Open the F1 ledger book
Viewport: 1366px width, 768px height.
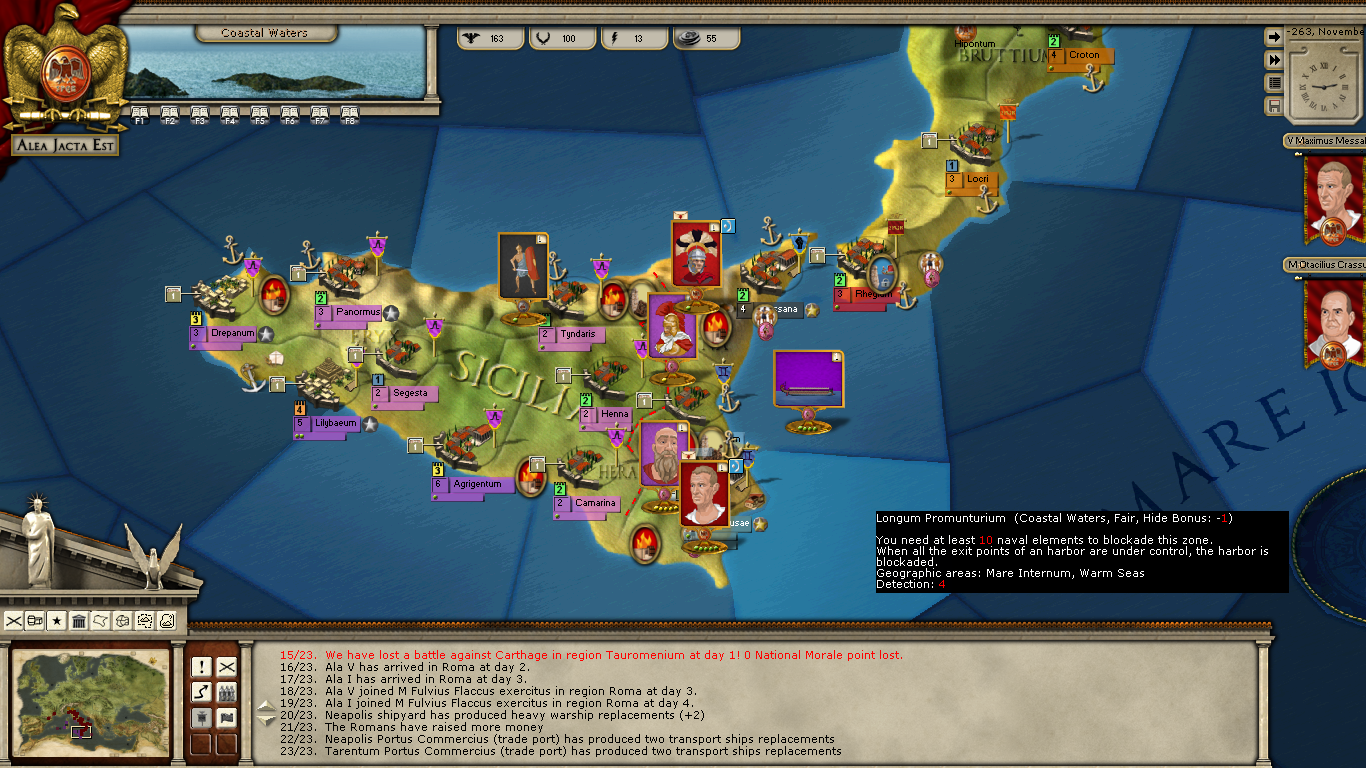pos(140,113)
